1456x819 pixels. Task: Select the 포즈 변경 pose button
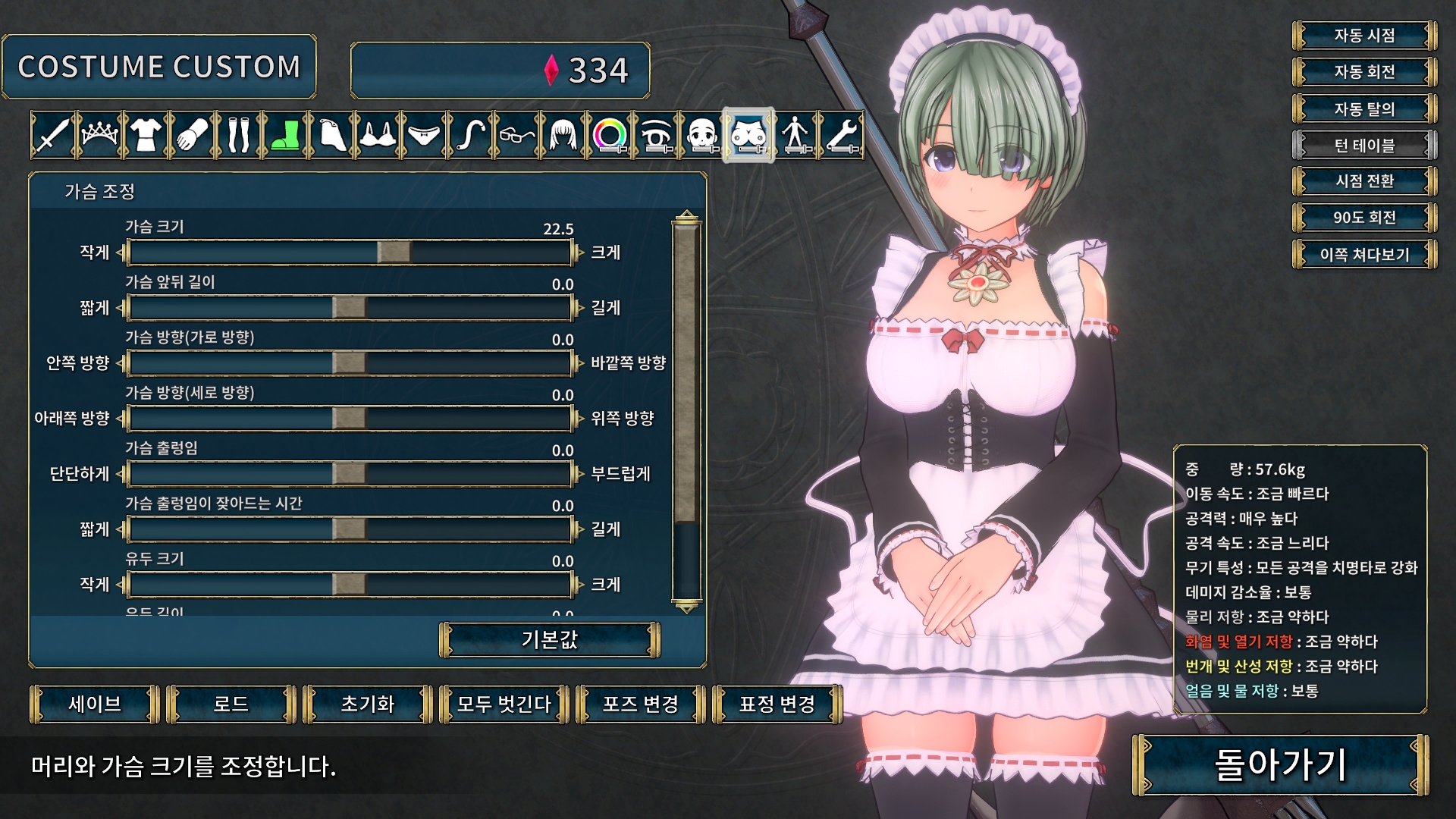(641, 704)
